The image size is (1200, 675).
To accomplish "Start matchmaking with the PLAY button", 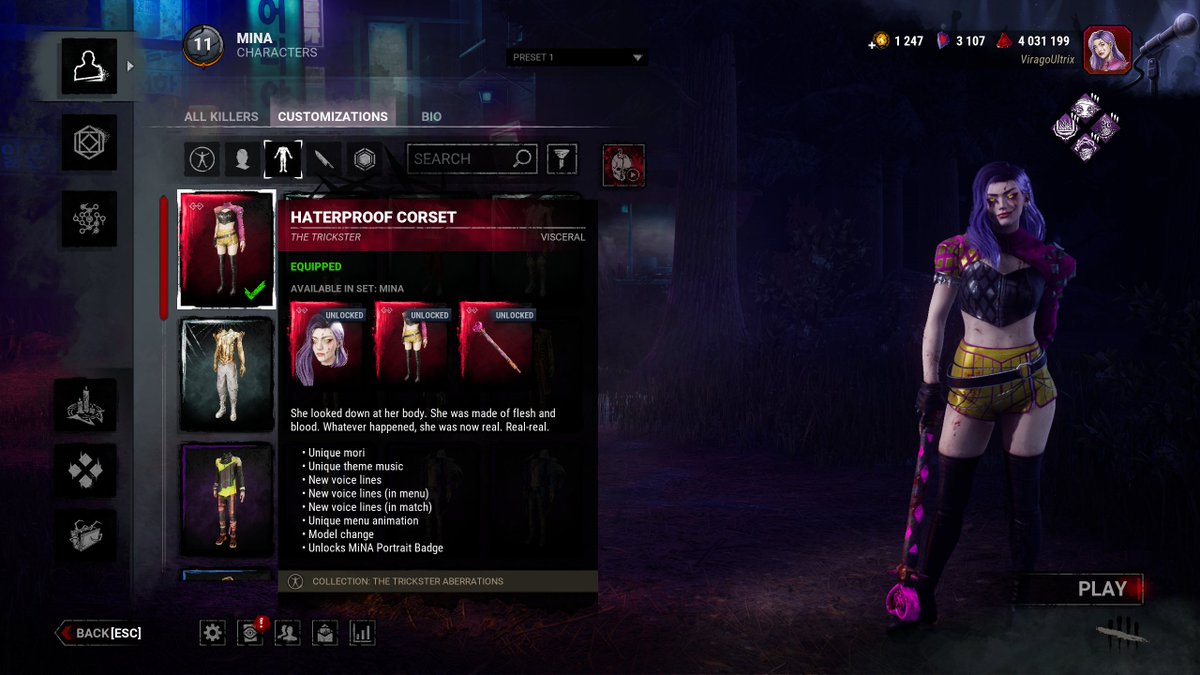I will pos(1101,589).
